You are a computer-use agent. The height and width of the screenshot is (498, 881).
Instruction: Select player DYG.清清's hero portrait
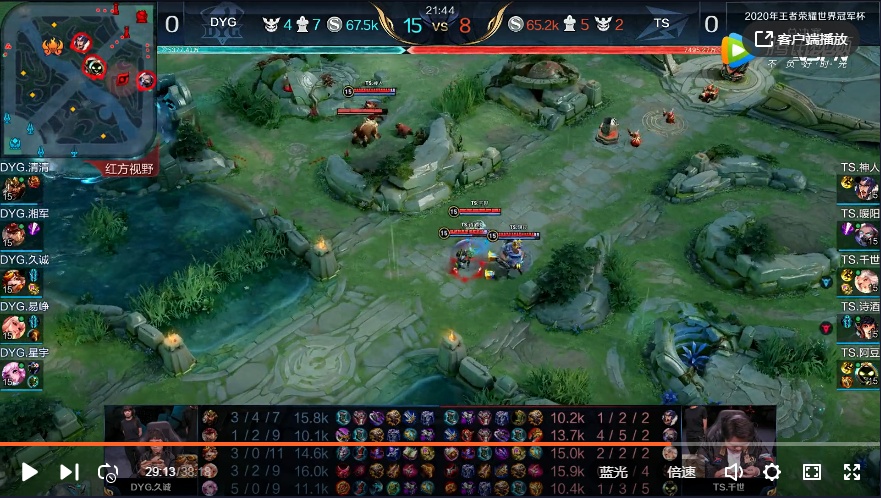(x=14, y=190)
